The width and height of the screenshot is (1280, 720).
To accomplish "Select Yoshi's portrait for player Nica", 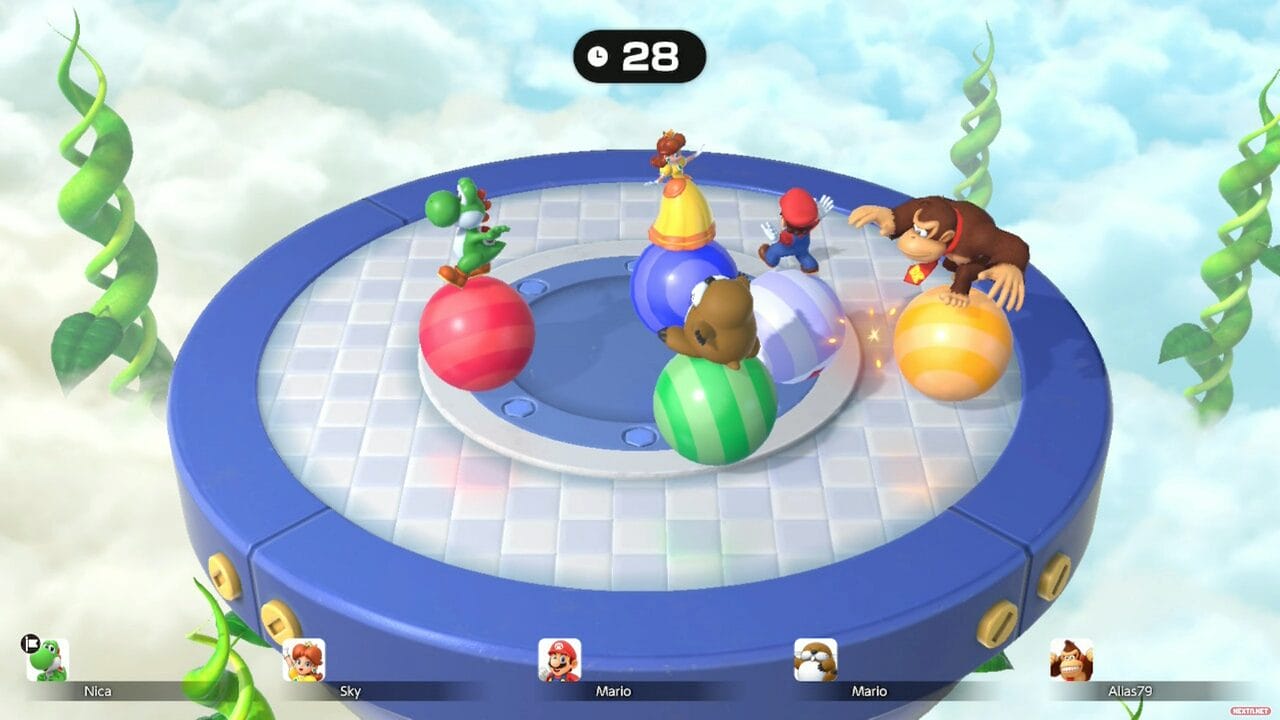I will point(48,660).
